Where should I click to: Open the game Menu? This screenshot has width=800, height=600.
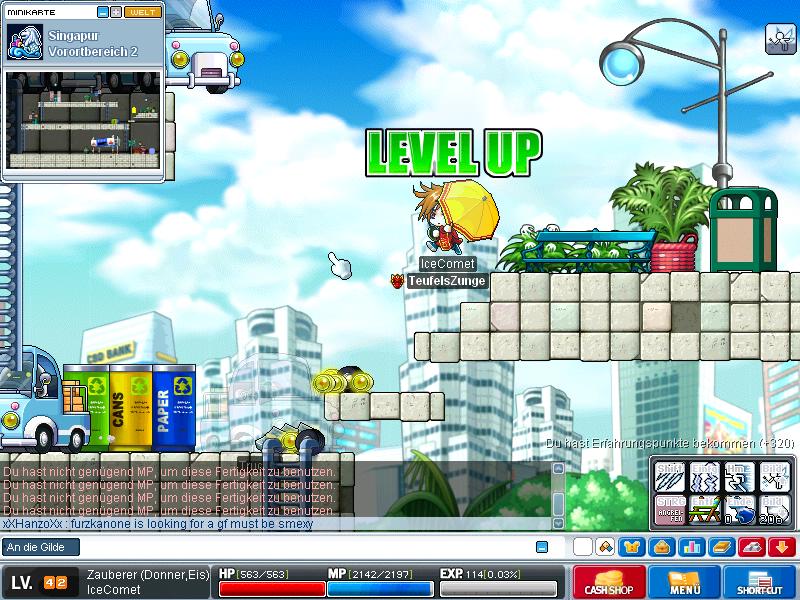684,583
